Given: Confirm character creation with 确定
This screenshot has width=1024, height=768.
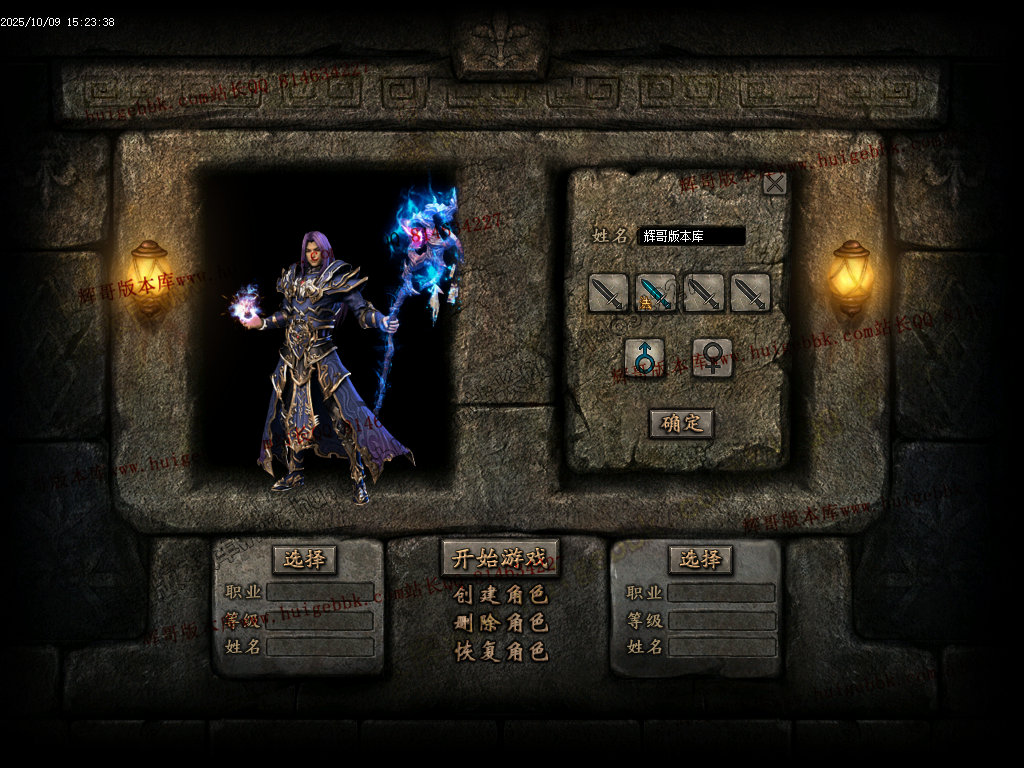Looking at the screenshot, I should point(681,423).
